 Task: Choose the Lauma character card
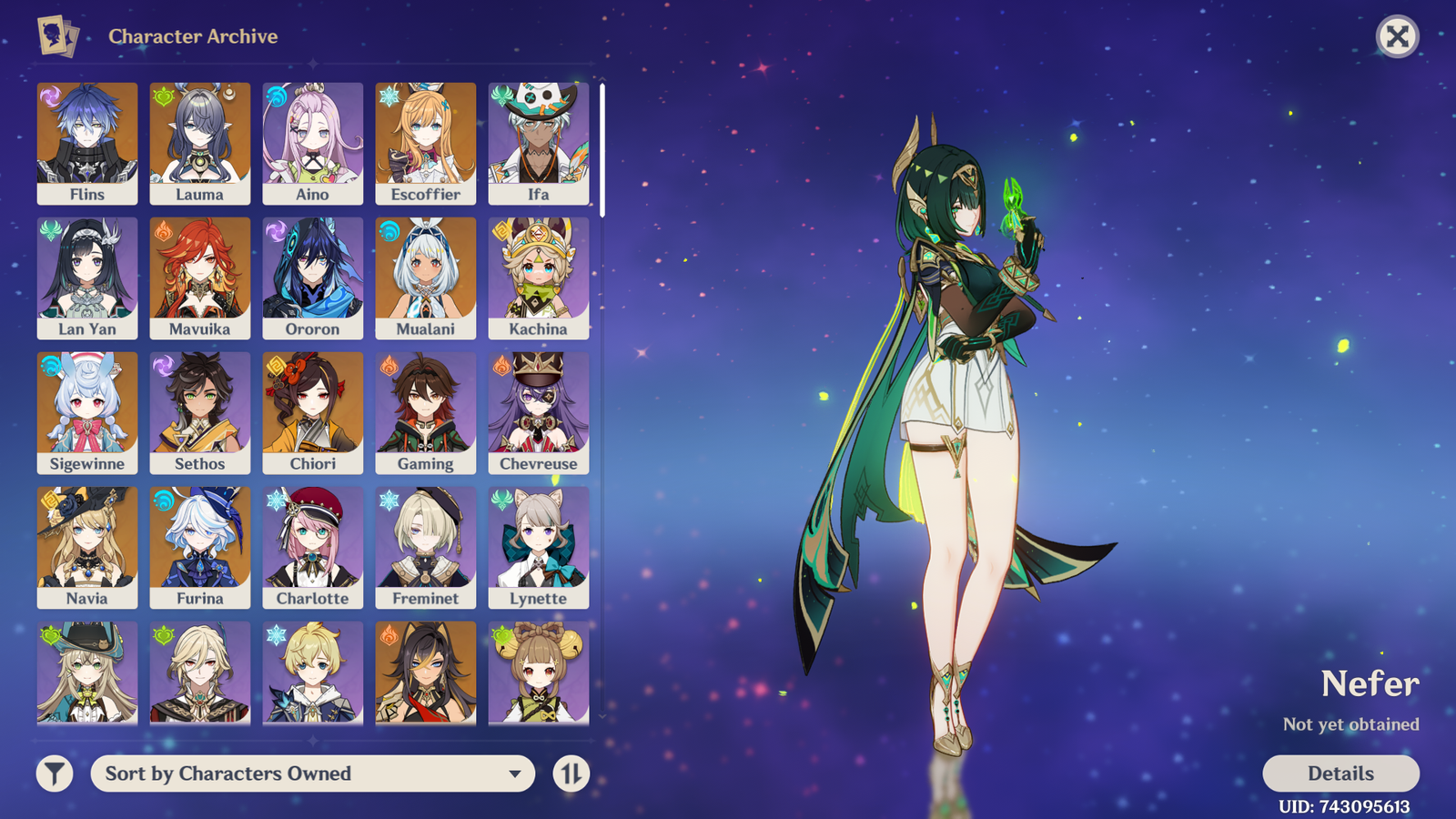(x=200, y=143)
